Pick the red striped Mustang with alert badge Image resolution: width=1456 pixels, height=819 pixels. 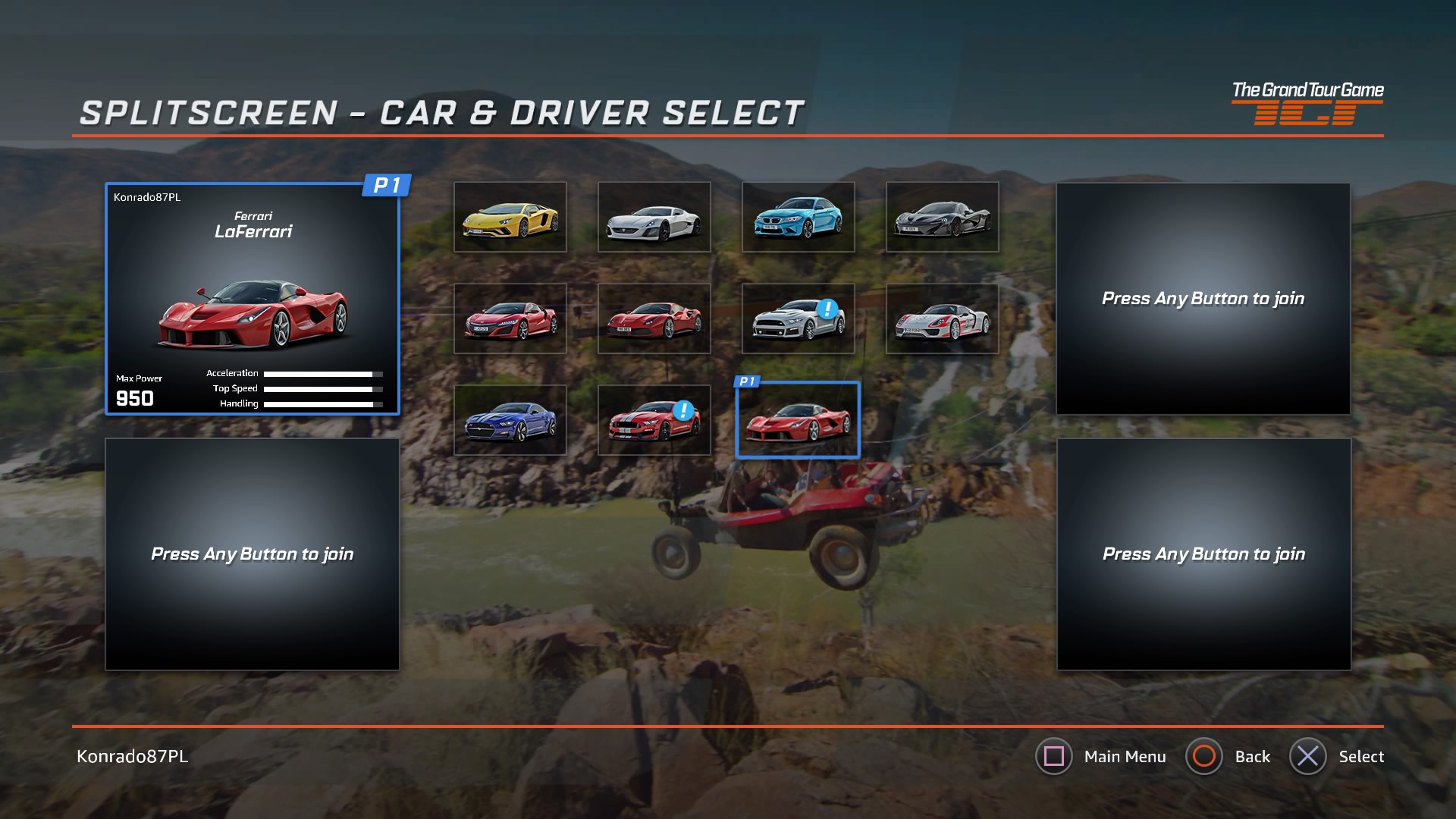pos(654,420)
